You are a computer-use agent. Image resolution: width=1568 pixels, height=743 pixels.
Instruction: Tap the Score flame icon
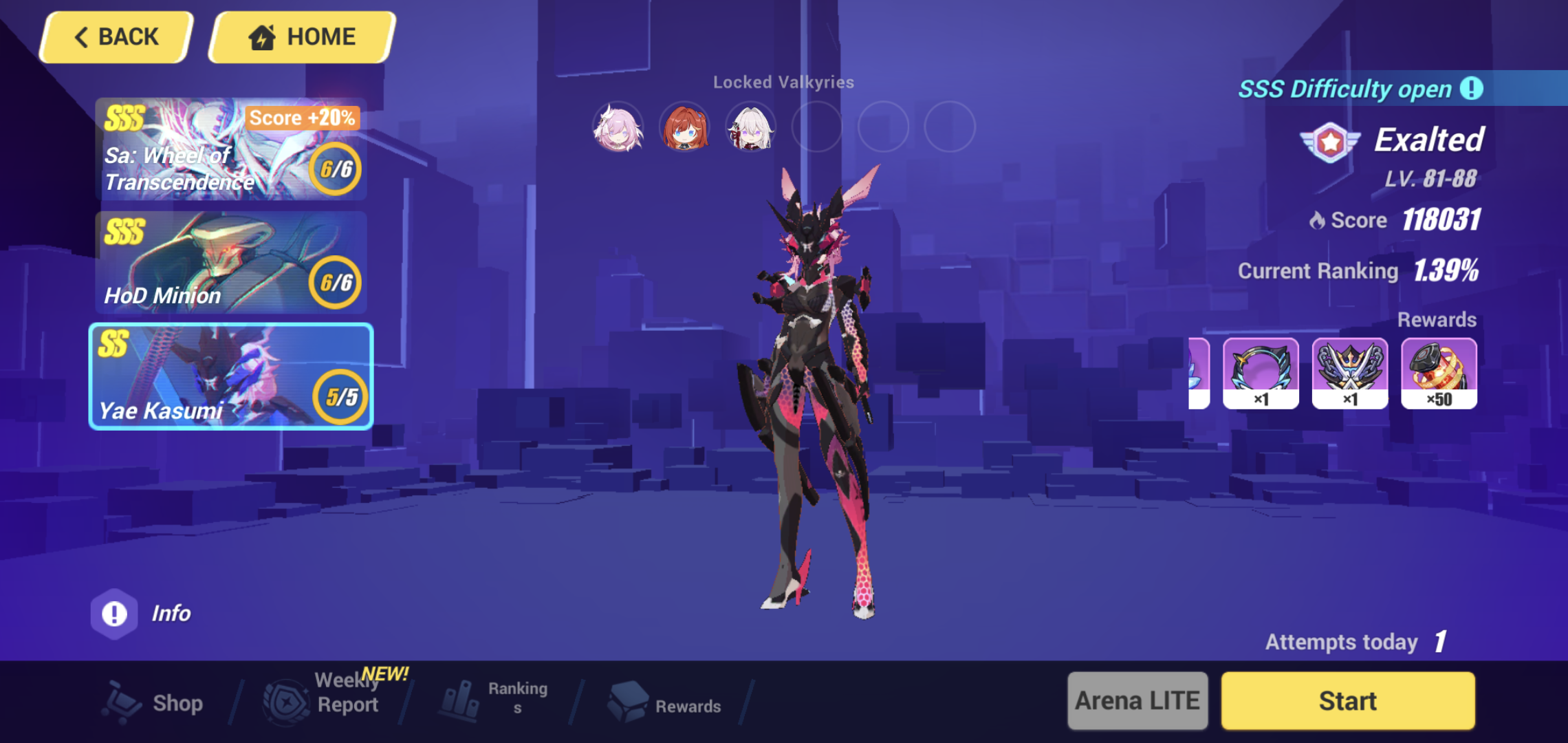click(1318, 220)
